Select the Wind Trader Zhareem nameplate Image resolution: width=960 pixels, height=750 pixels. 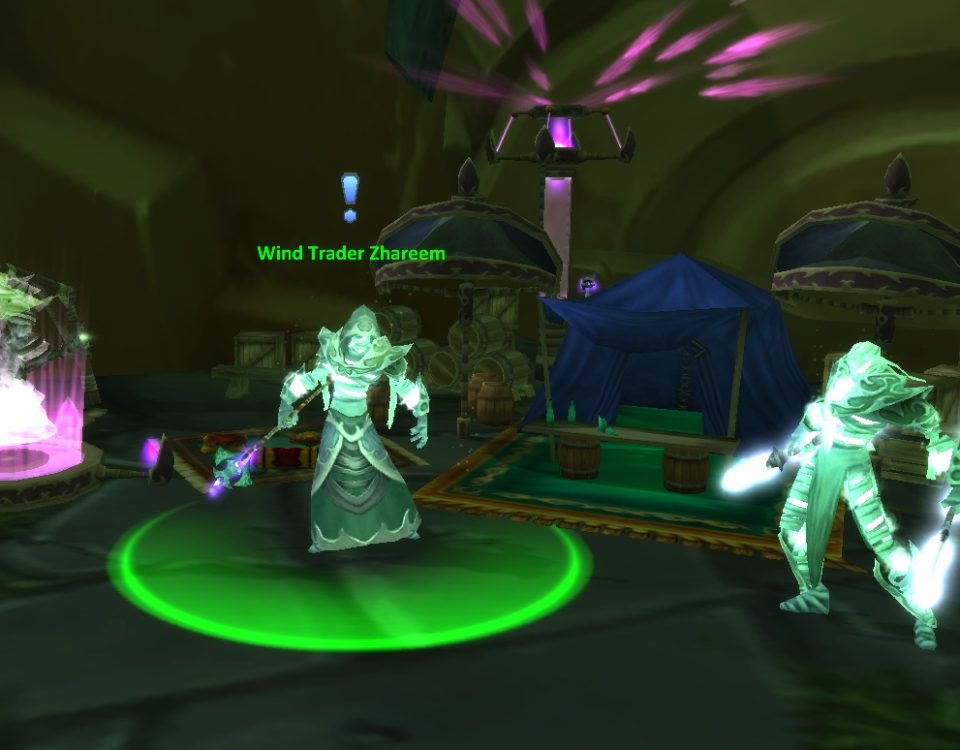tap(351, 253)
